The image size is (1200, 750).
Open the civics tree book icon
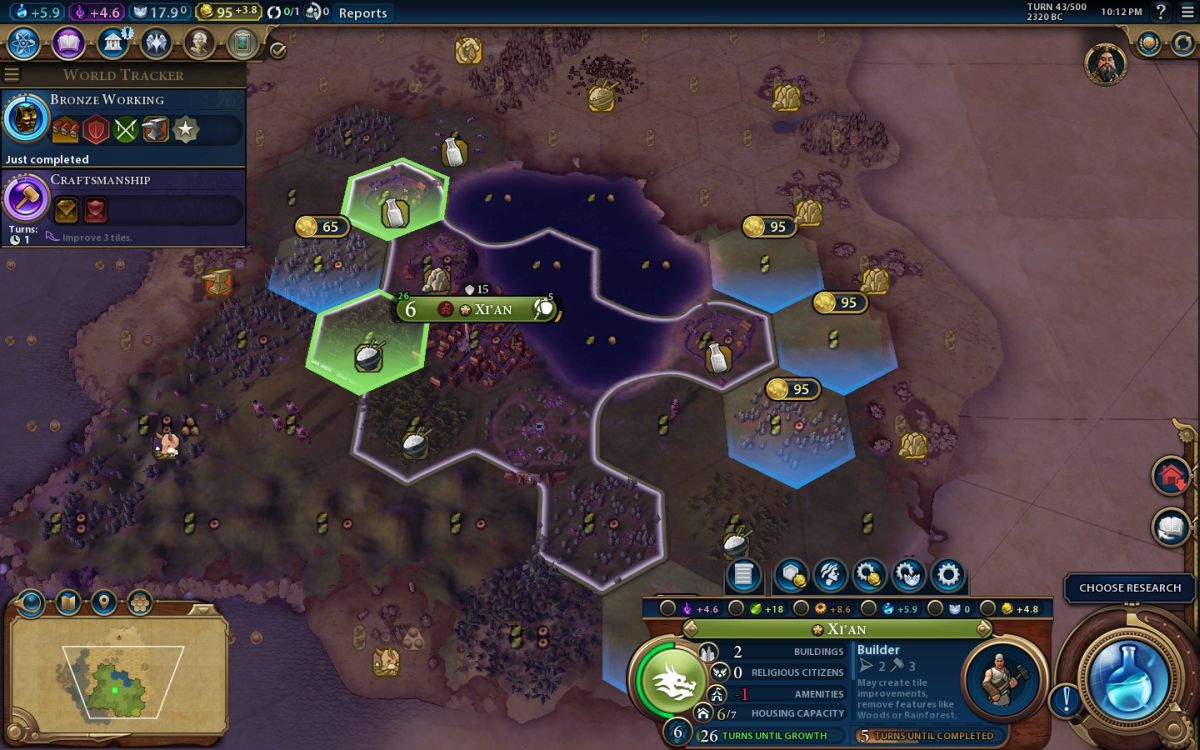coord(68,44)
